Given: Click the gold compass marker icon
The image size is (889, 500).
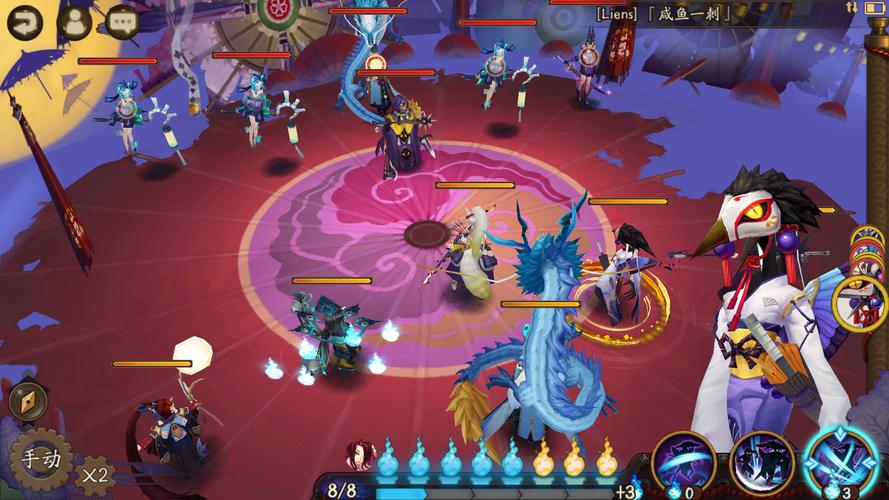Looking at the screenshot, I should click(x=27, y=402).
